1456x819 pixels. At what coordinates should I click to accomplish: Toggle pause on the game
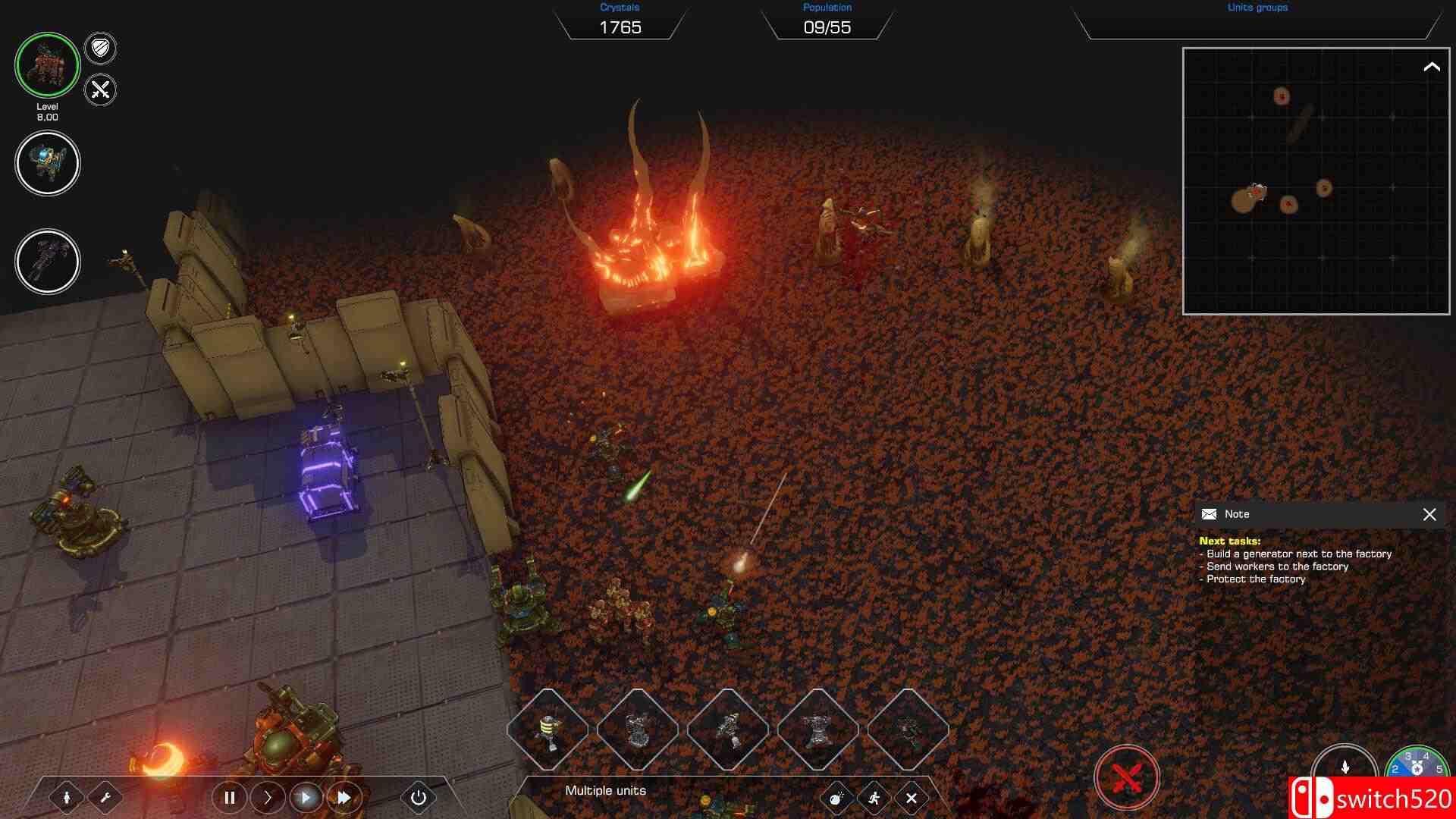229,798
